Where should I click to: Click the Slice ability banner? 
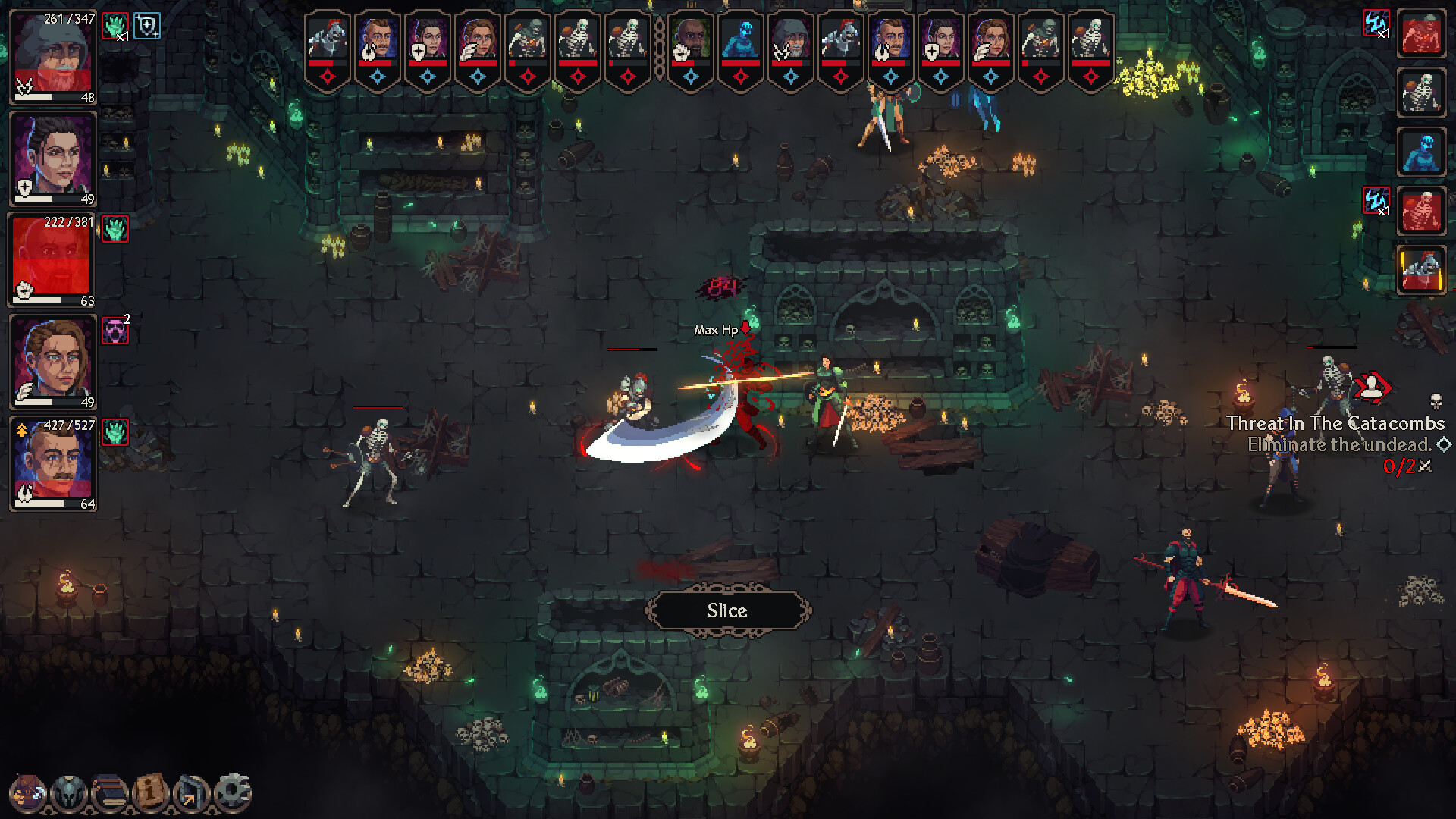(726, 610)
